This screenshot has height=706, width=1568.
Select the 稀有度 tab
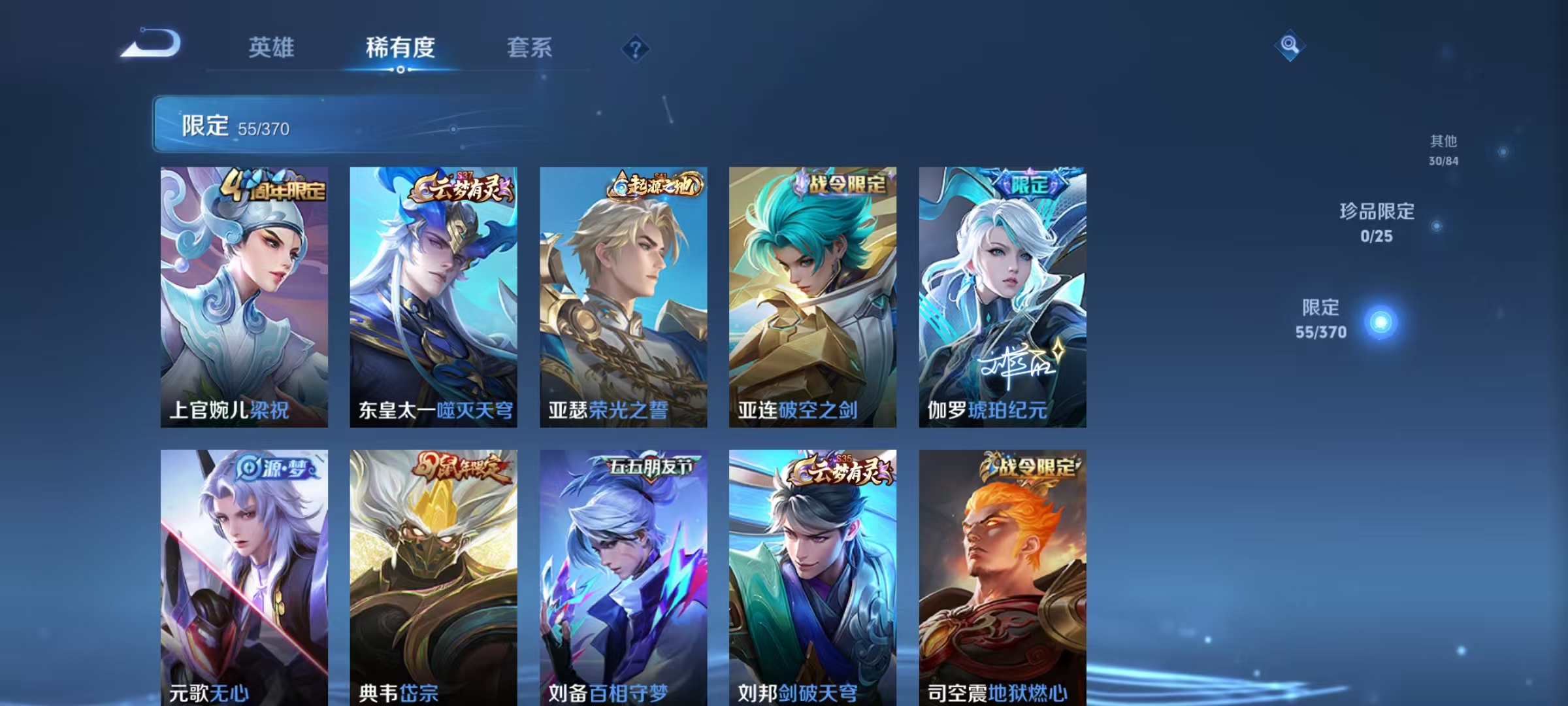(401, 46)
